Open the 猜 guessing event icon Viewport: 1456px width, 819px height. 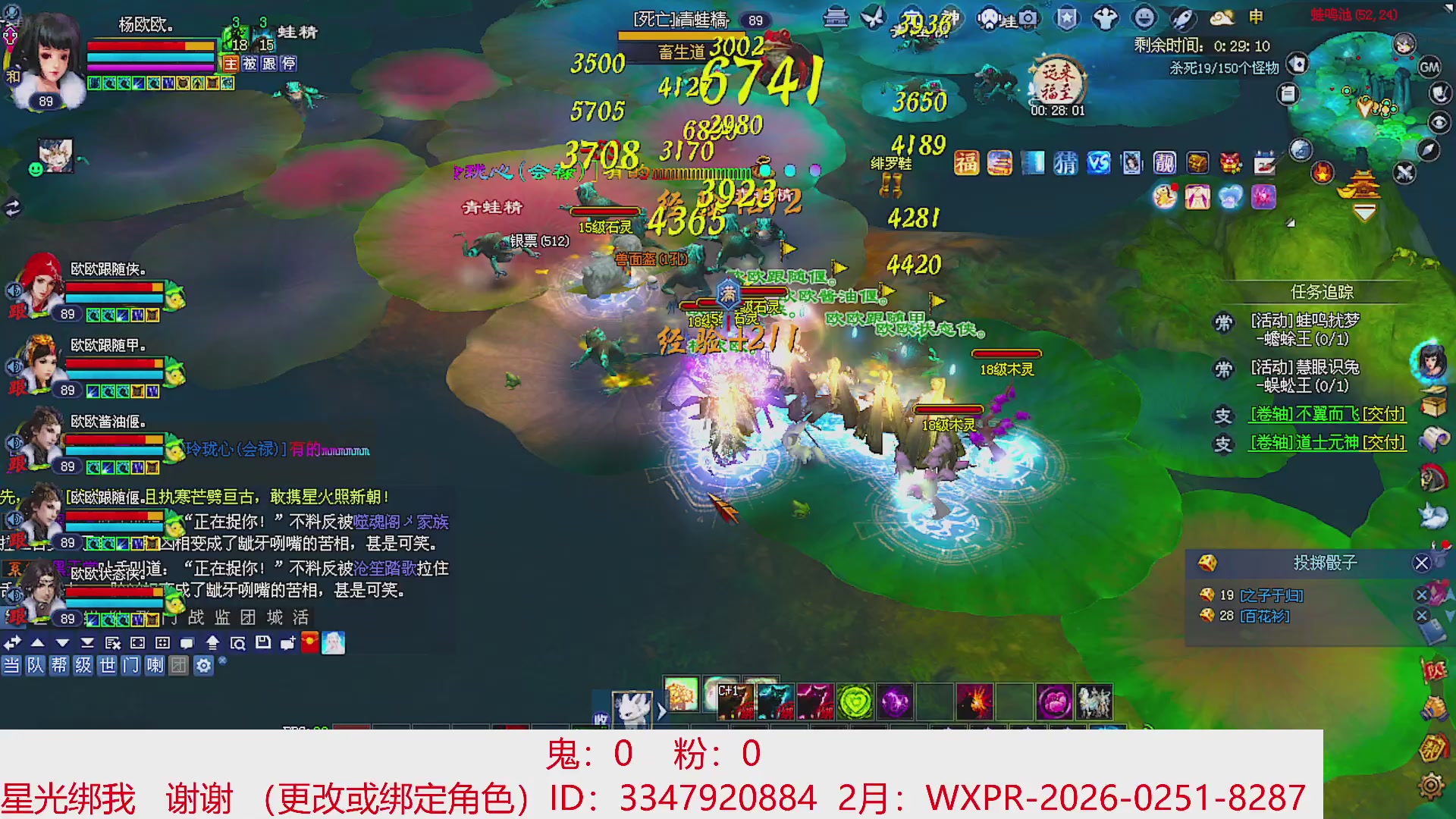[1065, 163]
